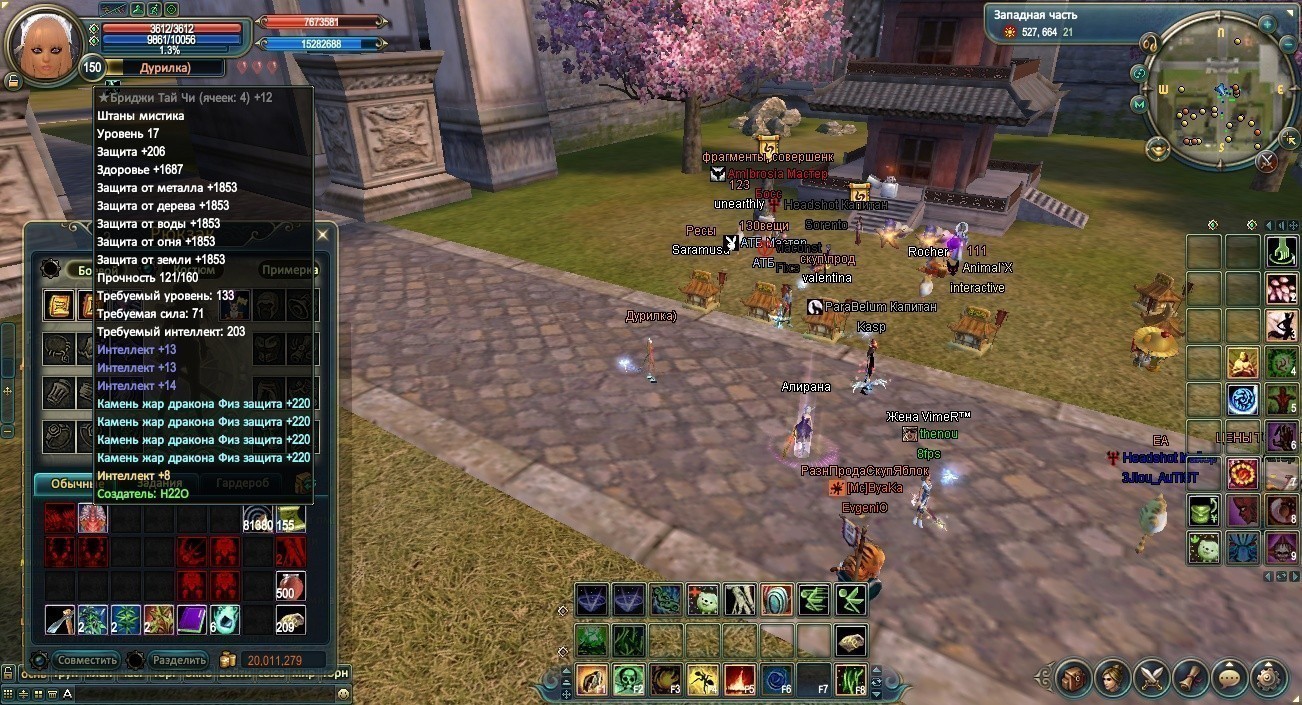The height and width of the screenshot is (705, 1302).
Task: Open the backpack menu button
Action: click(1074, 678)
